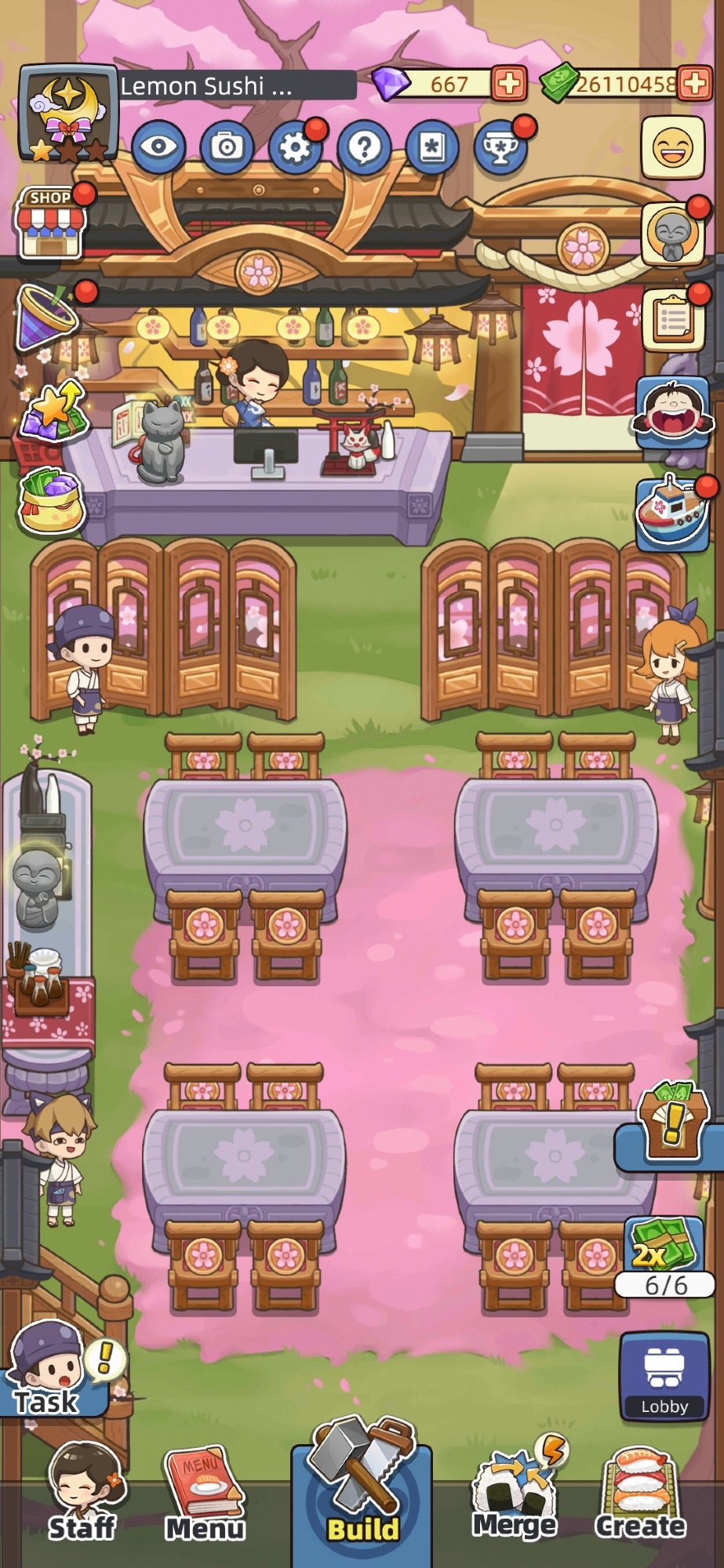Image resolution: width=724 pixels, height=1568 pixels.
Task: Add more purple gems
Action: pos(509,84)
